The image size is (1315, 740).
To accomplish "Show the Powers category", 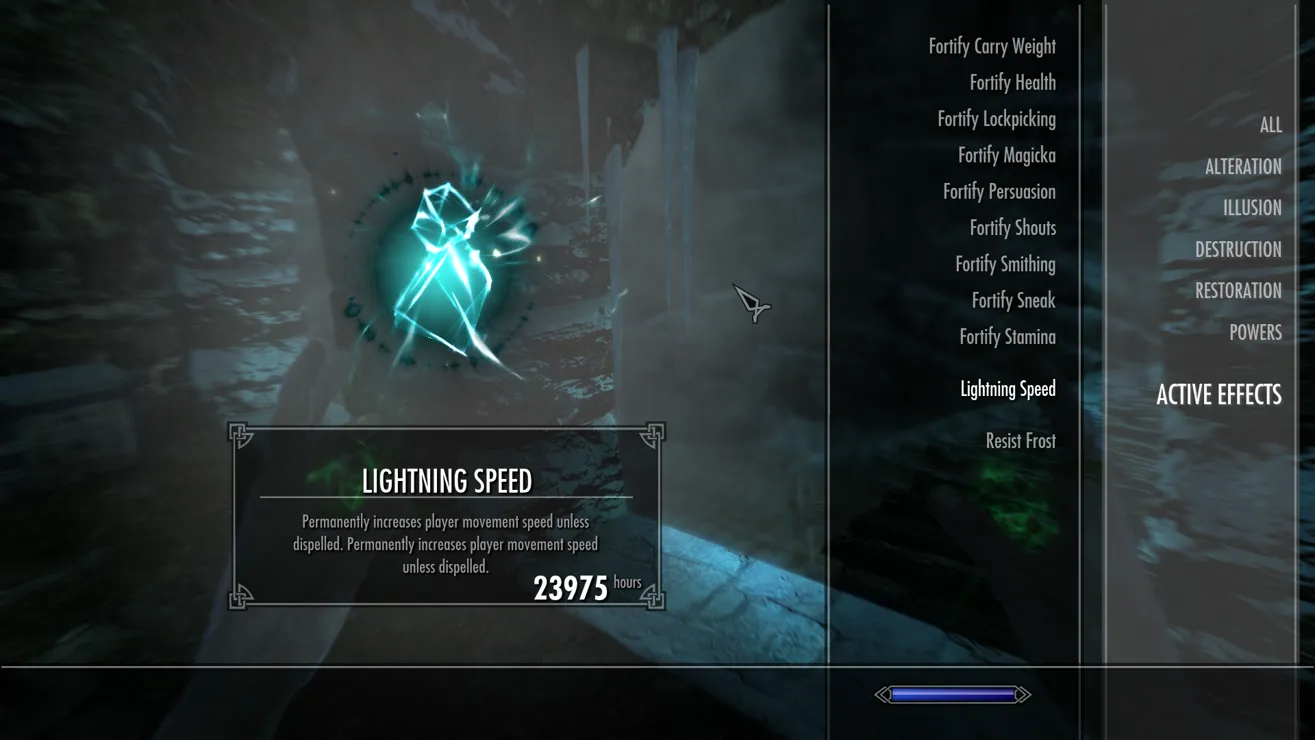I will tap(1255, 332).
